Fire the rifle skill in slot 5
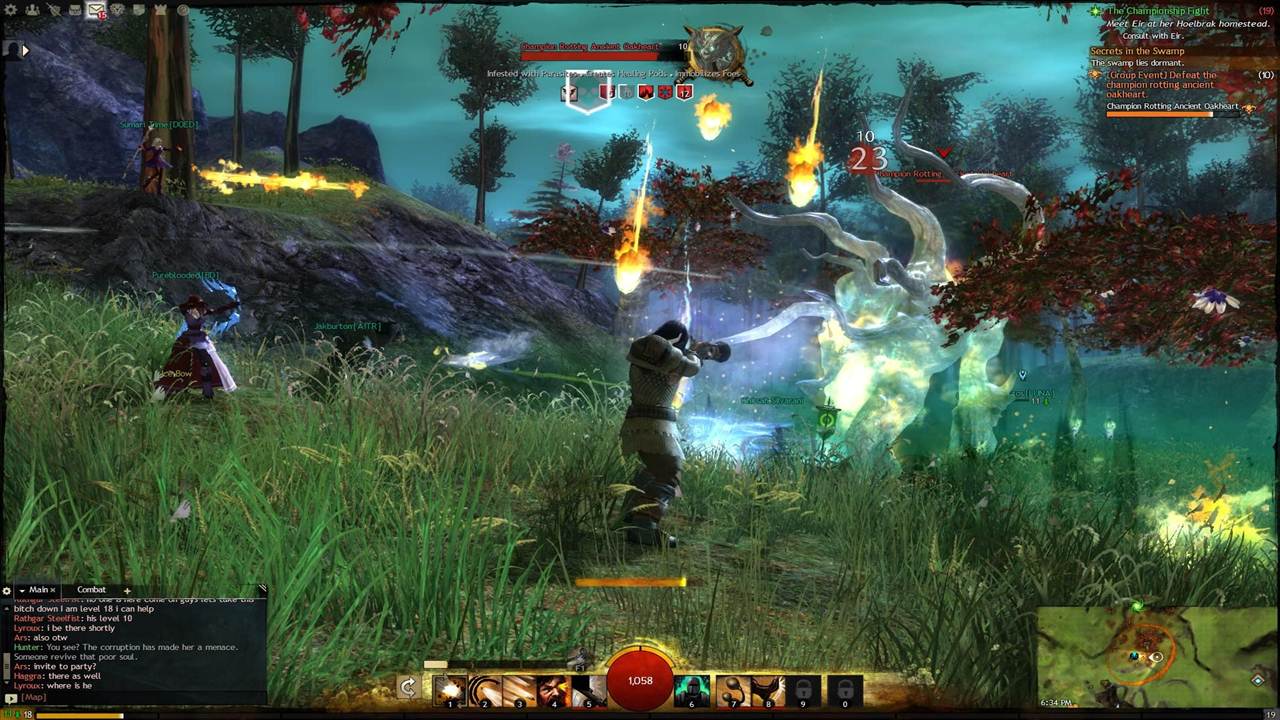Screen dimensions: 1280x720 tap(588, 690)
